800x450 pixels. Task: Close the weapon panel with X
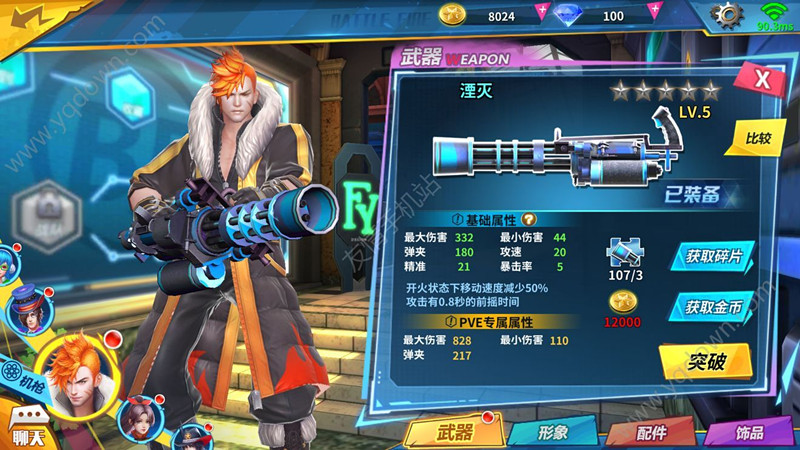(x=762, y=82)
